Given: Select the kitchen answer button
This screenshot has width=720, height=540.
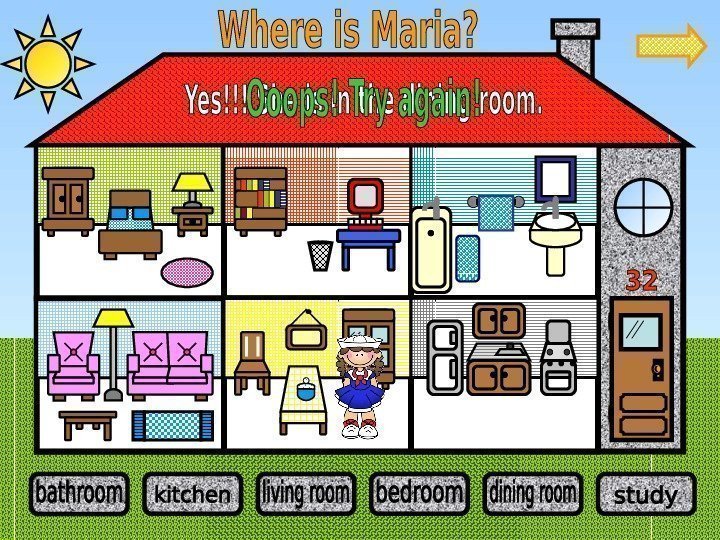Looking at the screenshot, I should click(192, 494).
